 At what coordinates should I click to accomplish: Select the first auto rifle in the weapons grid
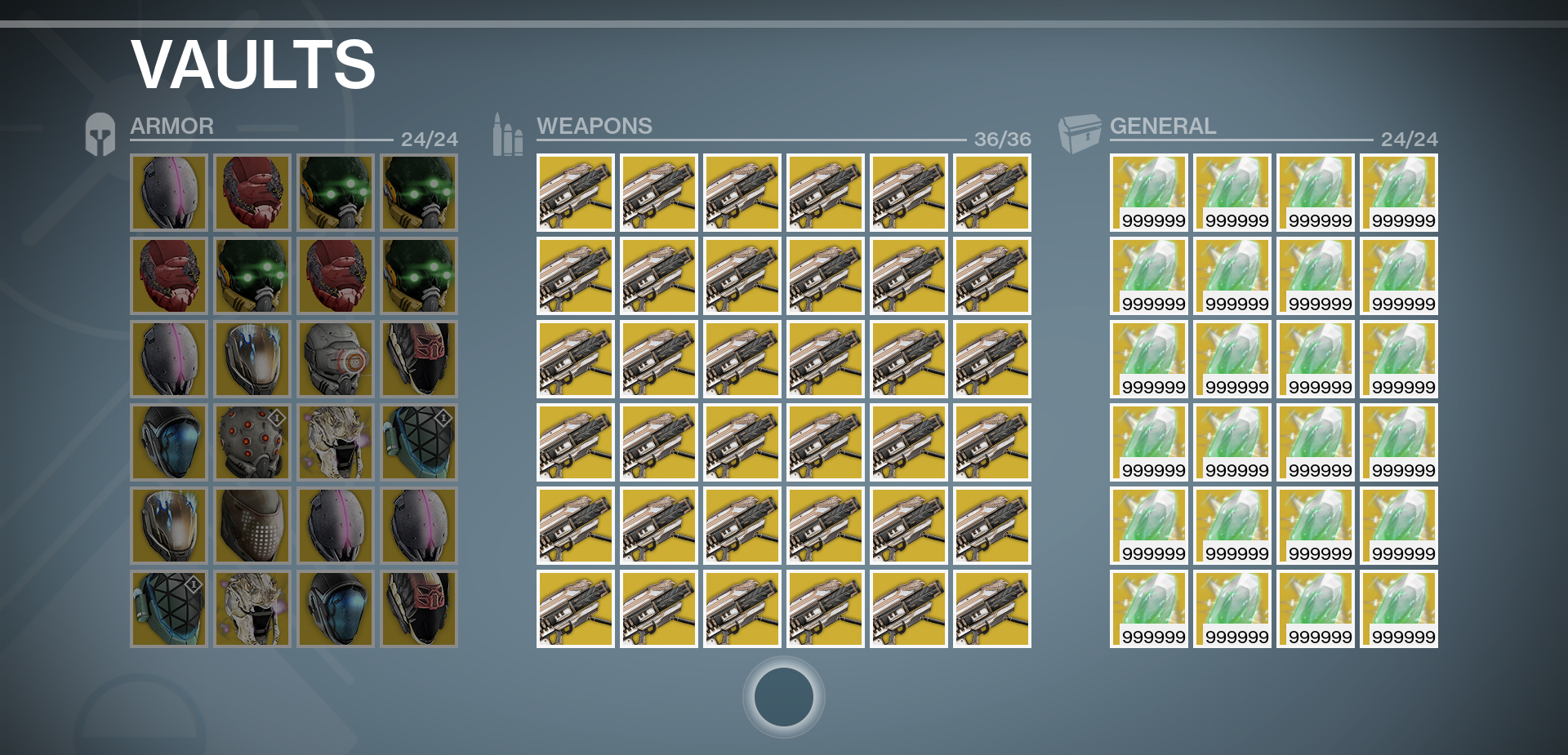[x=575, y=193]
